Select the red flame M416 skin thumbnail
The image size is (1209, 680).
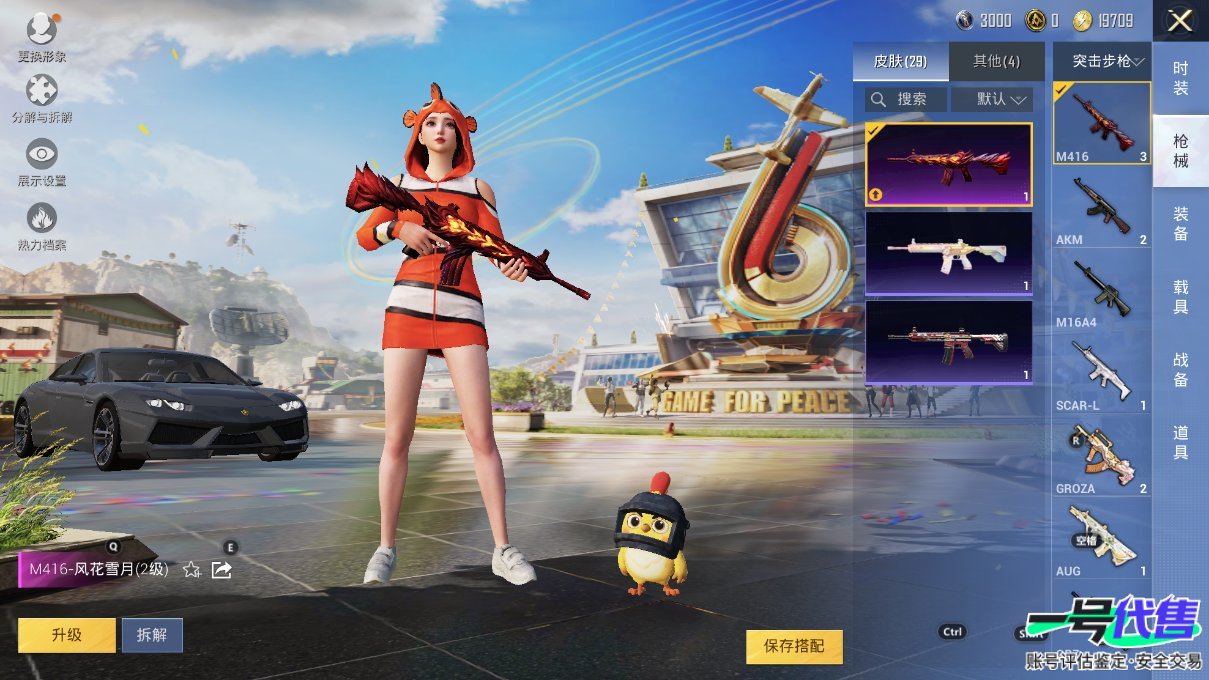pos(948,164)
